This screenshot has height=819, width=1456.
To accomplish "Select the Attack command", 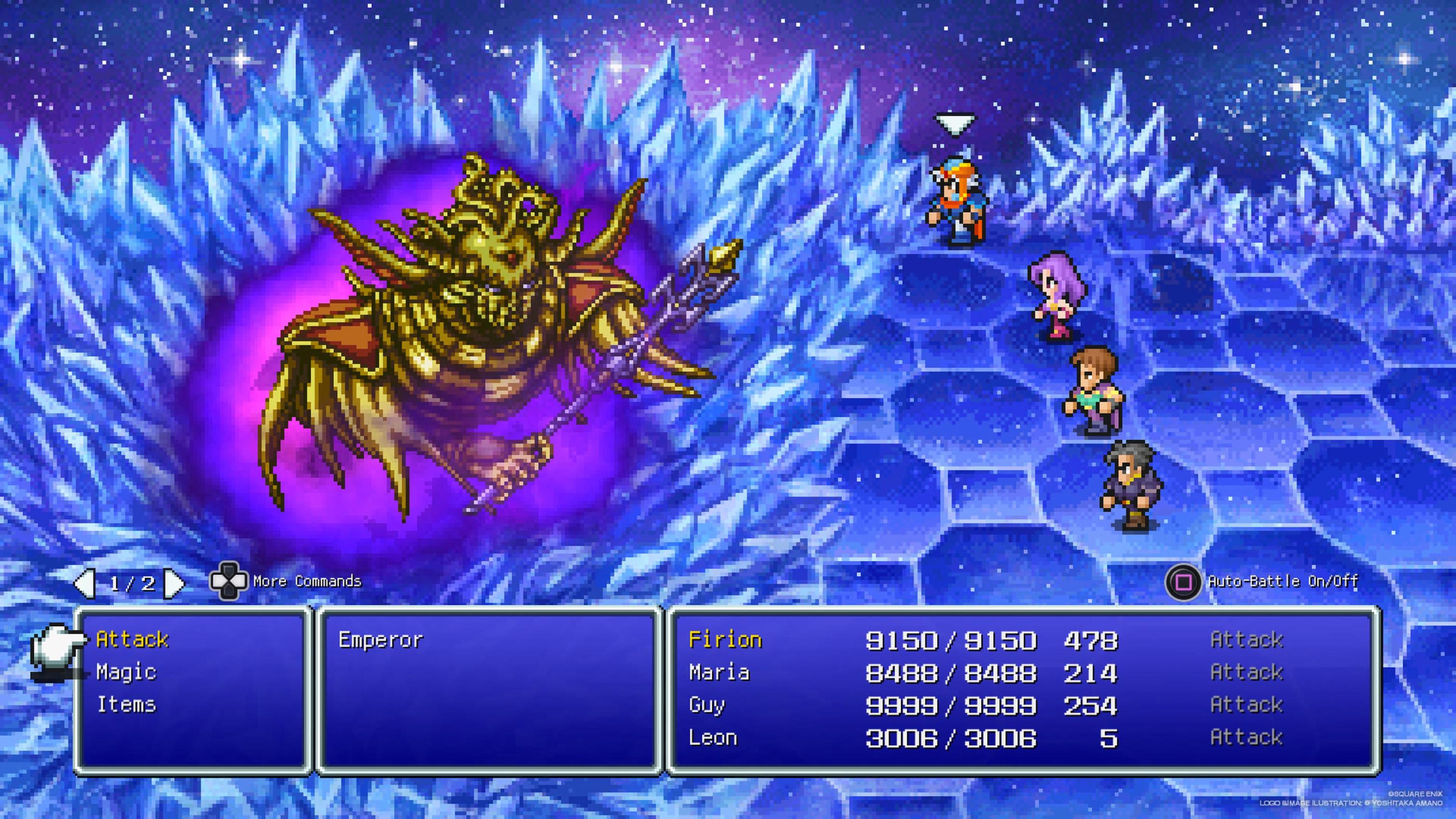I will (132, 639).
